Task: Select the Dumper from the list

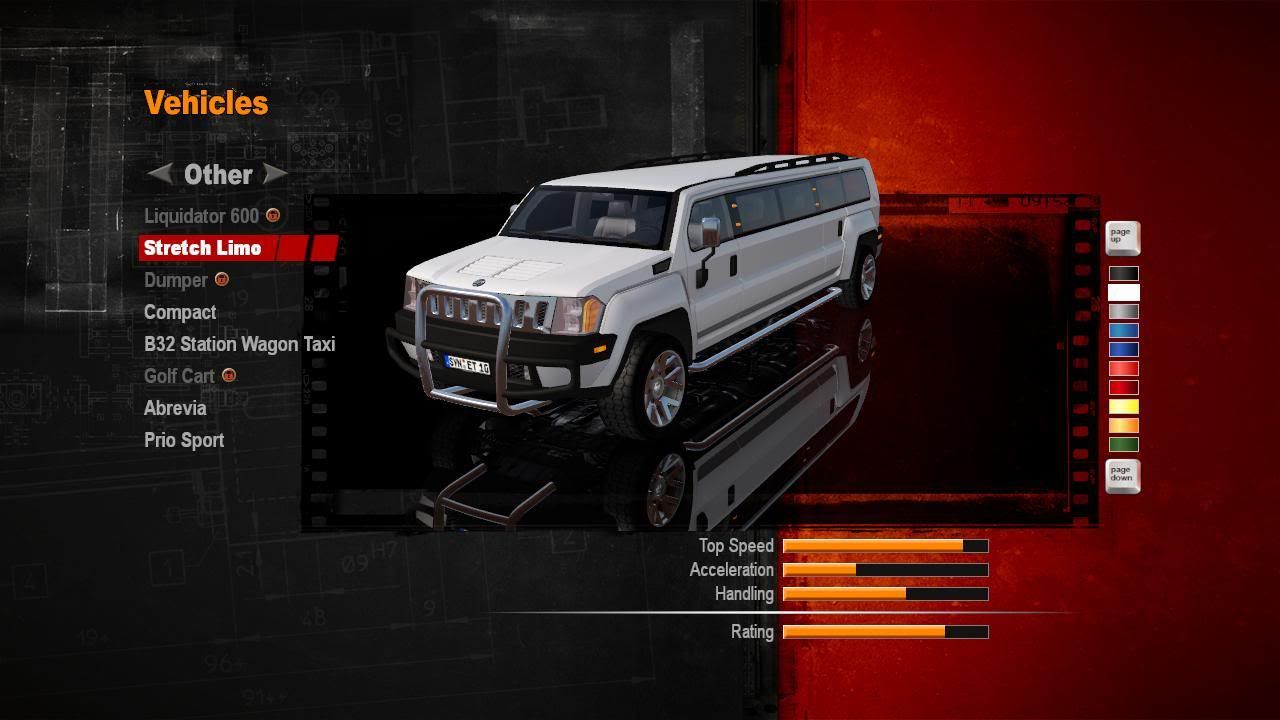Action: coord(176,280)
